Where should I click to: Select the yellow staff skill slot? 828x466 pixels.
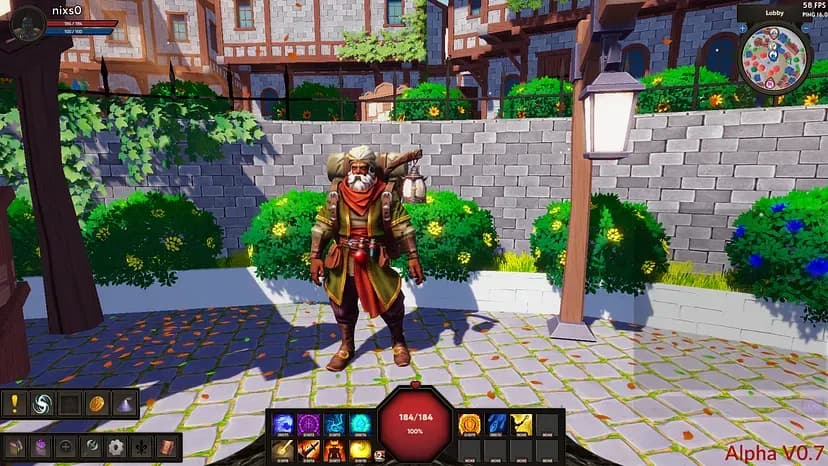[521, 424]
